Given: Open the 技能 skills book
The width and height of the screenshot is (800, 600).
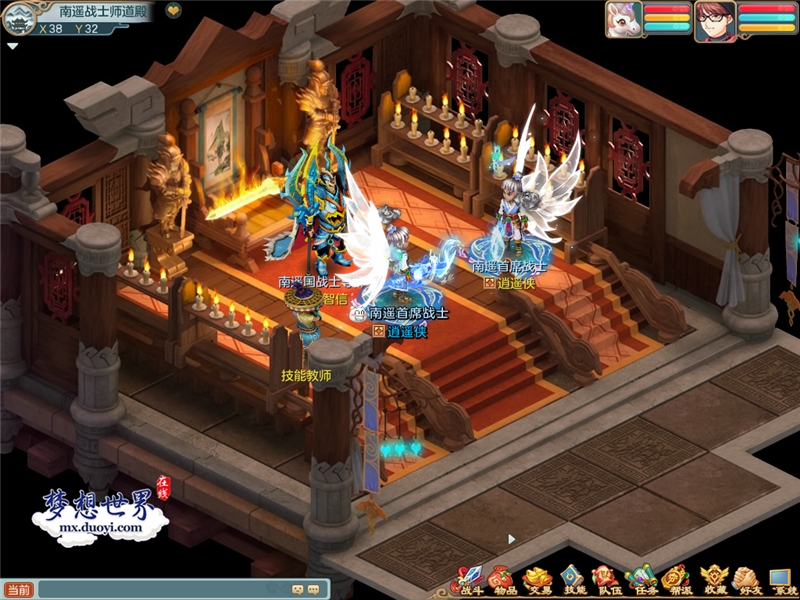Looking at the screenshot, I should pyautogui.click(x=571, y=580).
